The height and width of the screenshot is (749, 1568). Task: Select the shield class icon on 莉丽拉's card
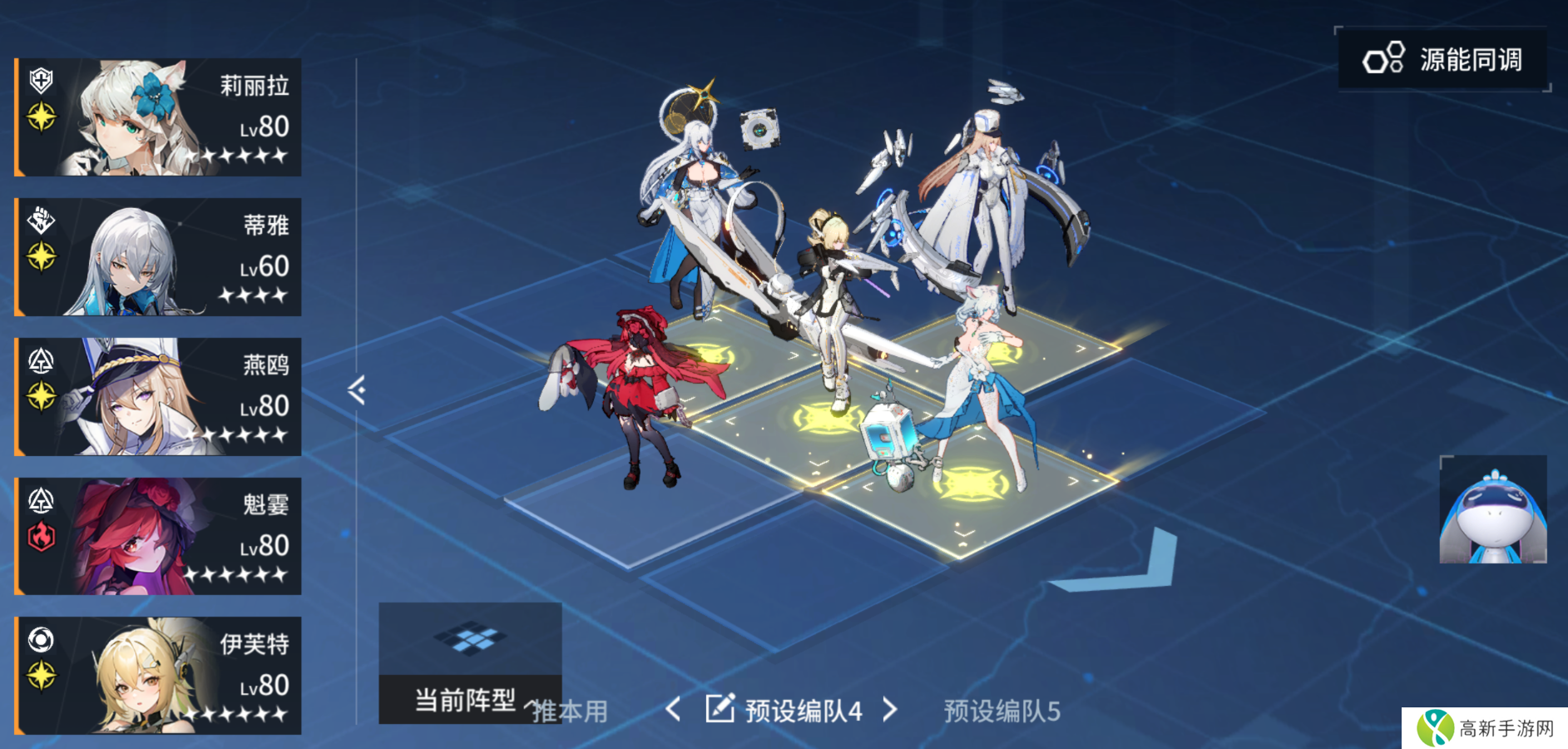point(39,80)
